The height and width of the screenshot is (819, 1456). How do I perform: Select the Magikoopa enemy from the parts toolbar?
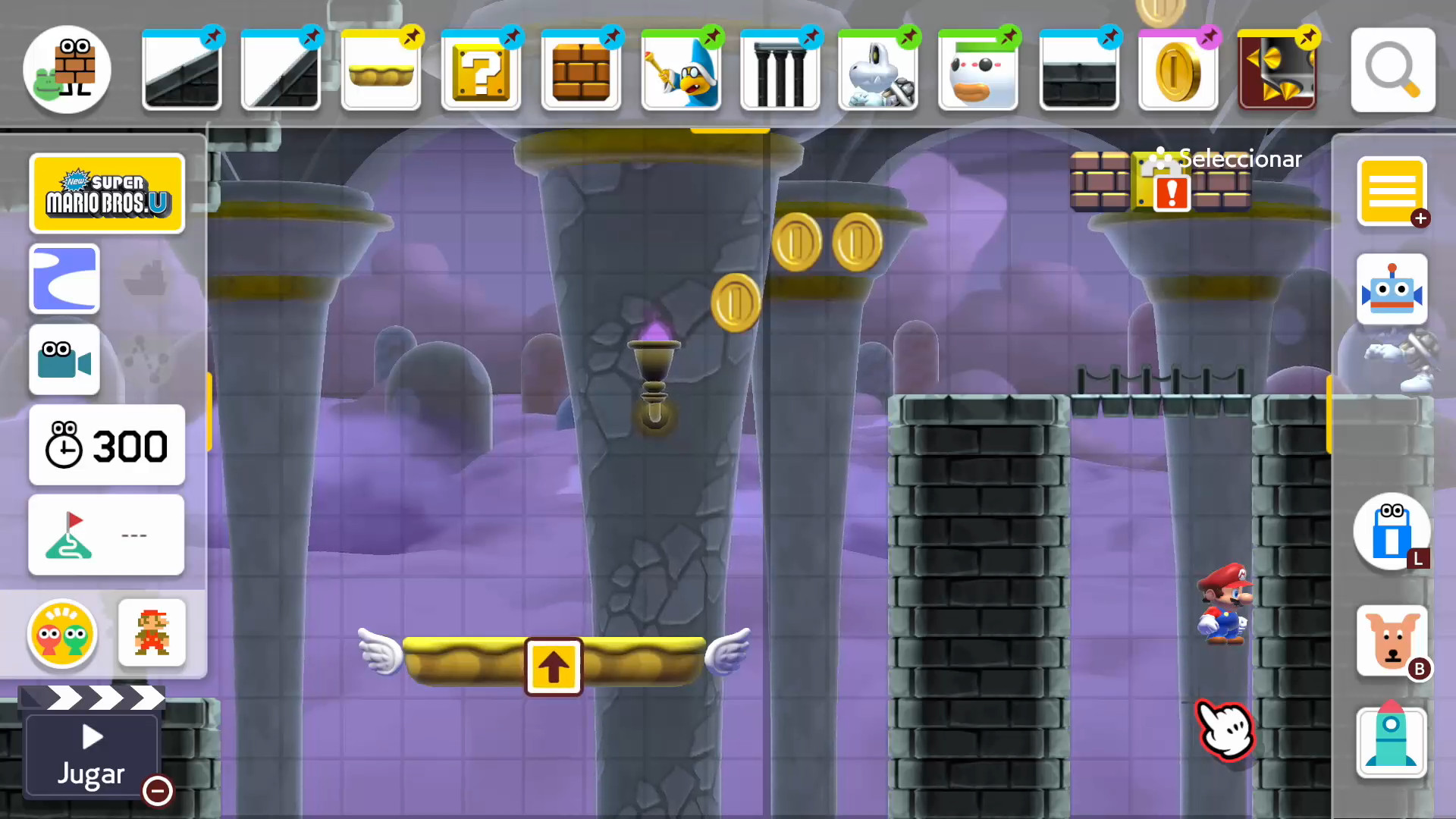[x=680, y=70]
